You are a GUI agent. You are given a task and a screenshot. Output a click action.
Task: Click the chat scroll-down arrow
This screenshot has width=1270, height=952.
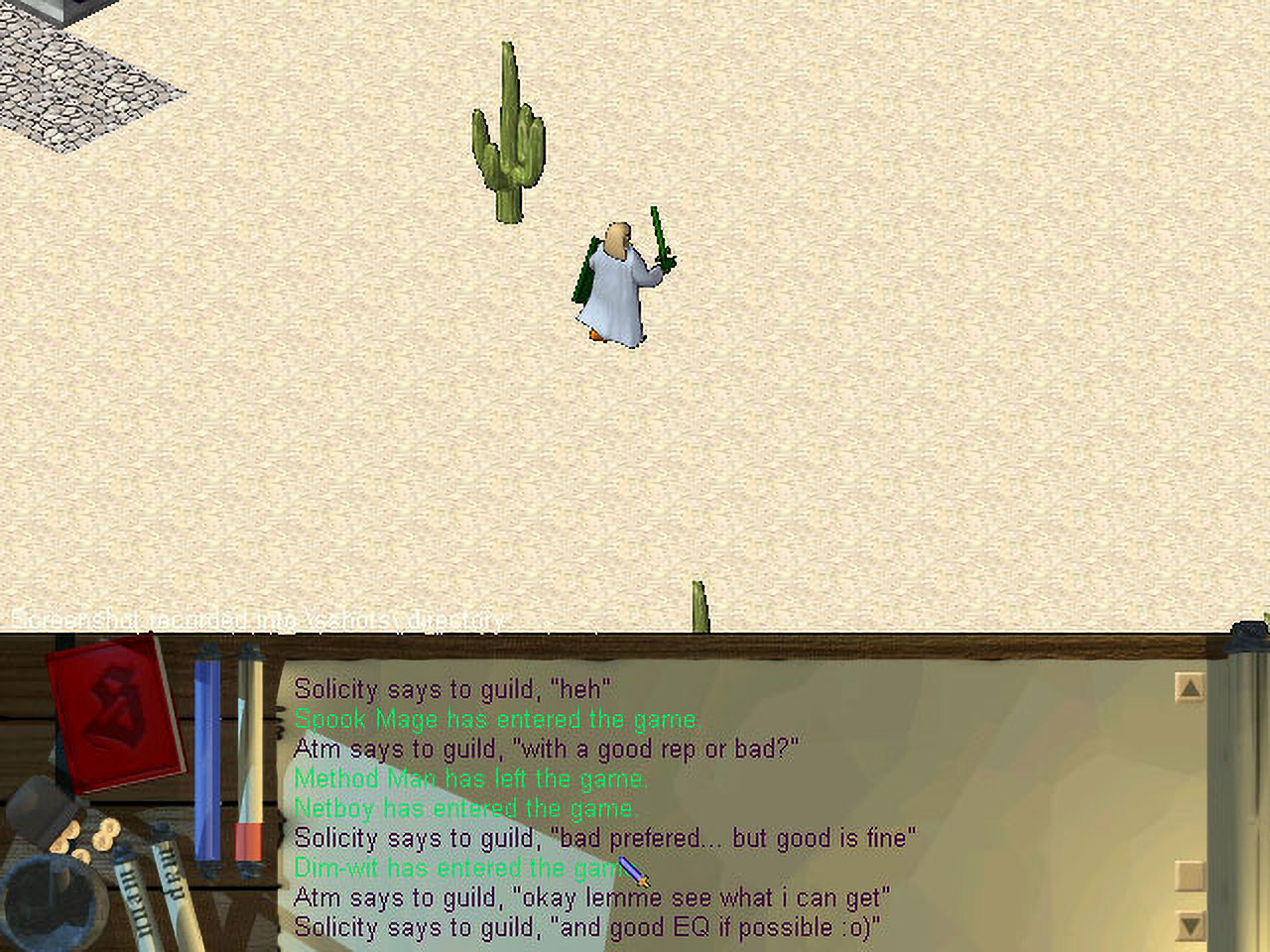point(1189,927)
